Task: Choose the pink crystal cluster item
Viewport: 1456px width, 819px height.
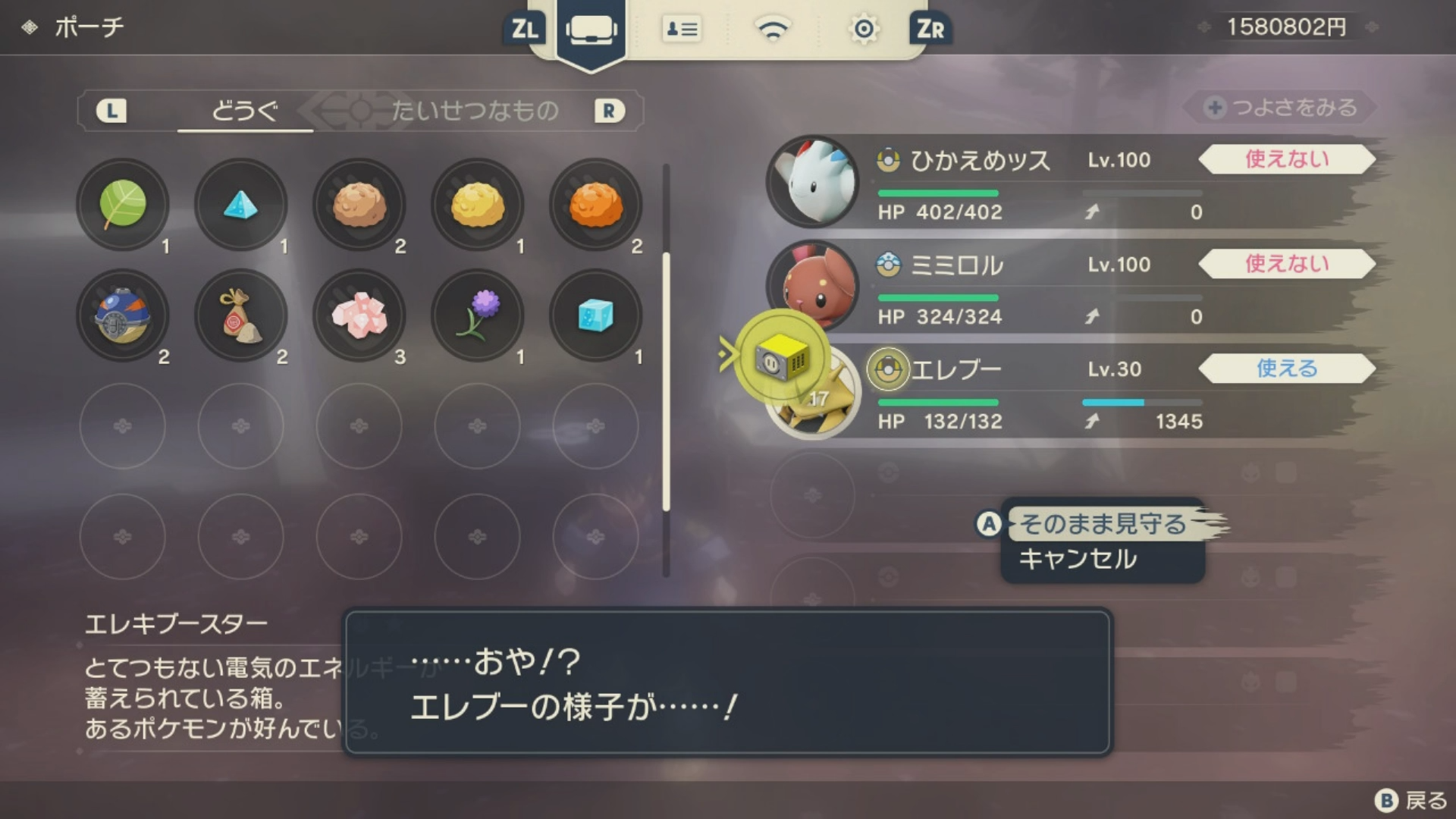Action: coord(359,315)
